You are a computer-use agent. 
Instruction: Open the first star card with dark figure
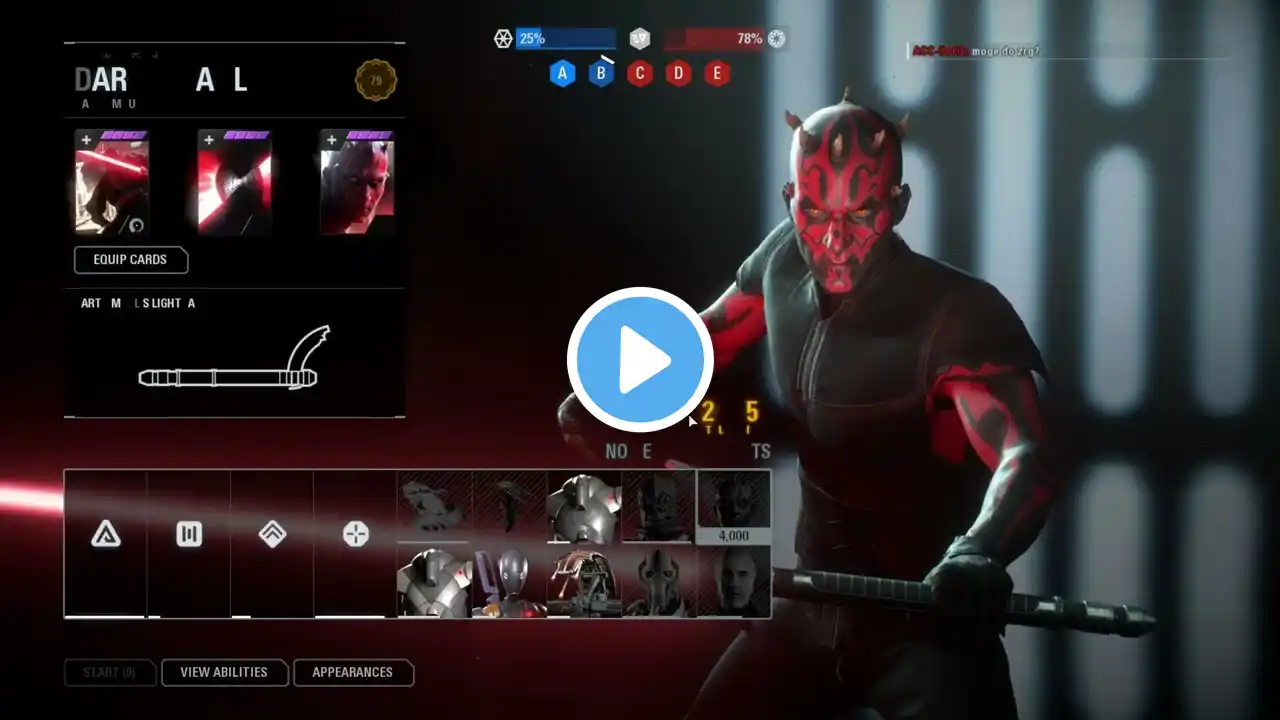(112, 185)
